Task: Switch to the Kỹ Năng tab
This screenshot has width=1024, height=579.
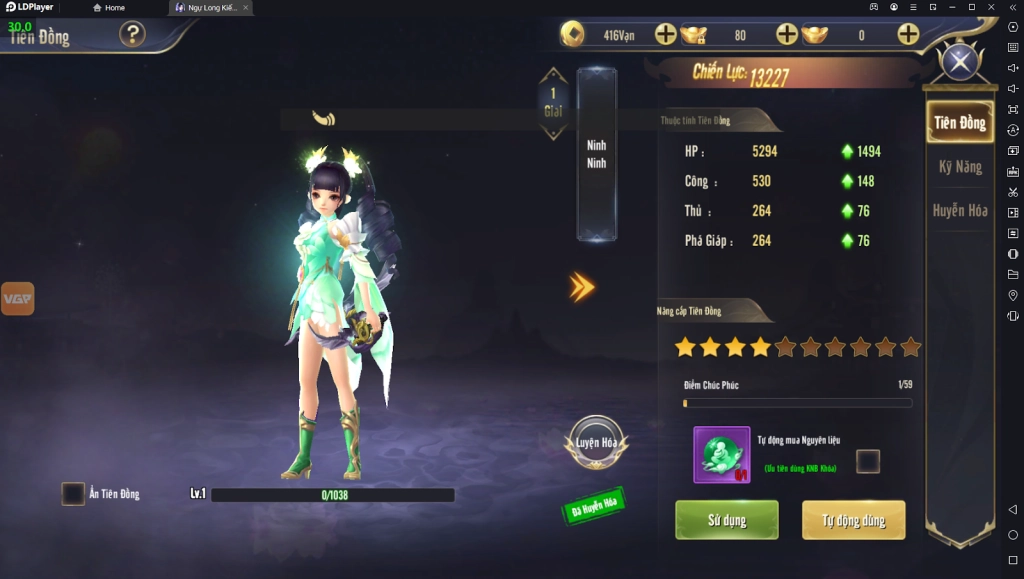Action: pyautogui.click(x=959, y=167)
